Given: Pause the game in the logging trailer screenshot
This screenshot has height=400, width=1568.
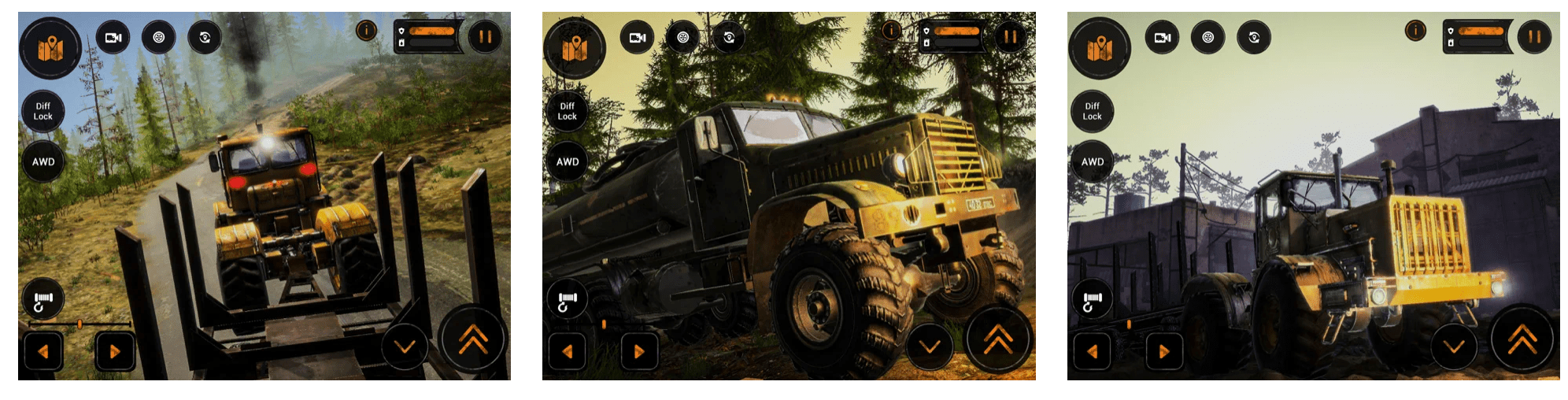Looking at the screenshot, I should [485, 36].
